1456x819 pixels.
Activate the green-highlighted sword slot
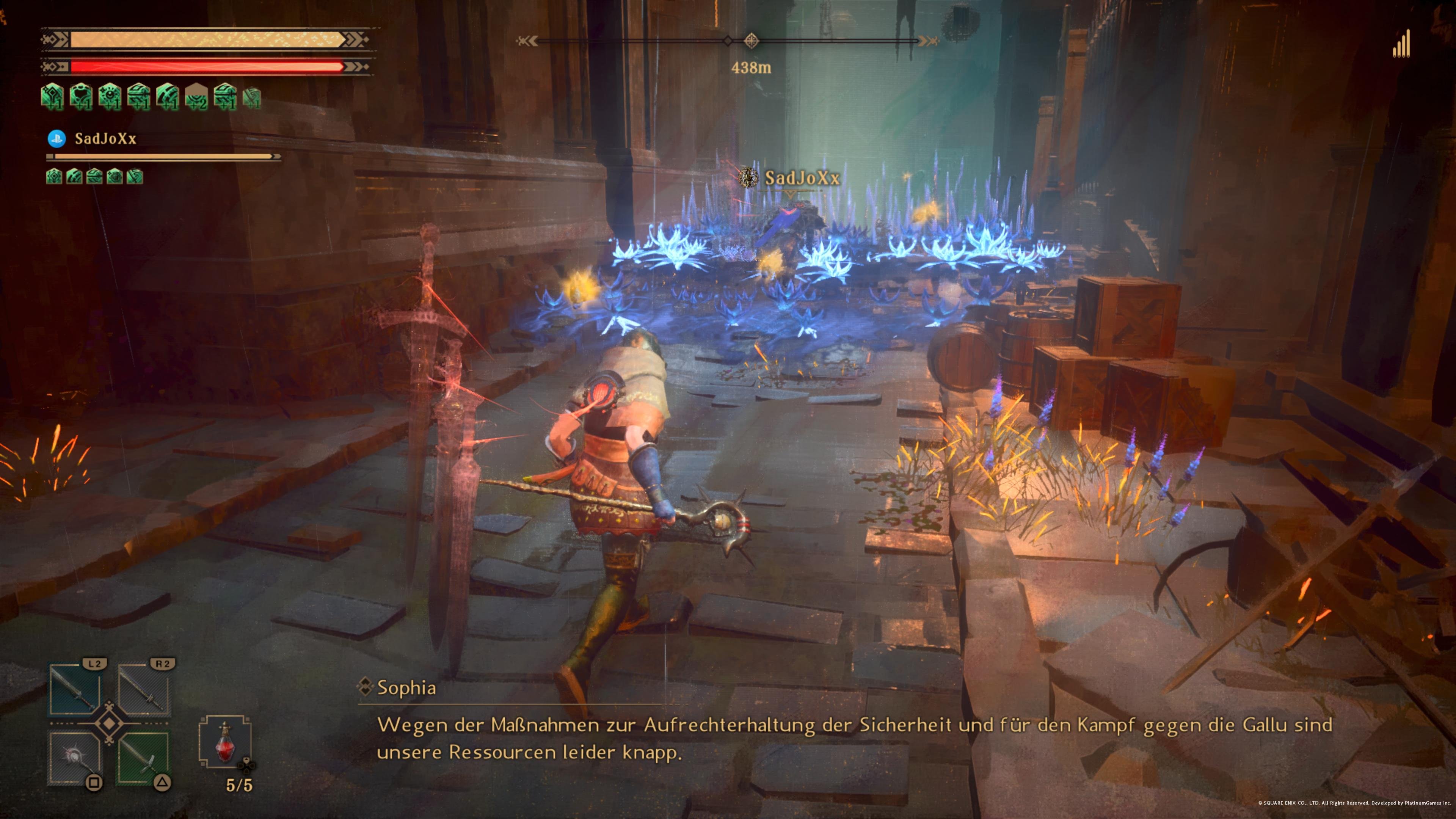tap(144, 758)
